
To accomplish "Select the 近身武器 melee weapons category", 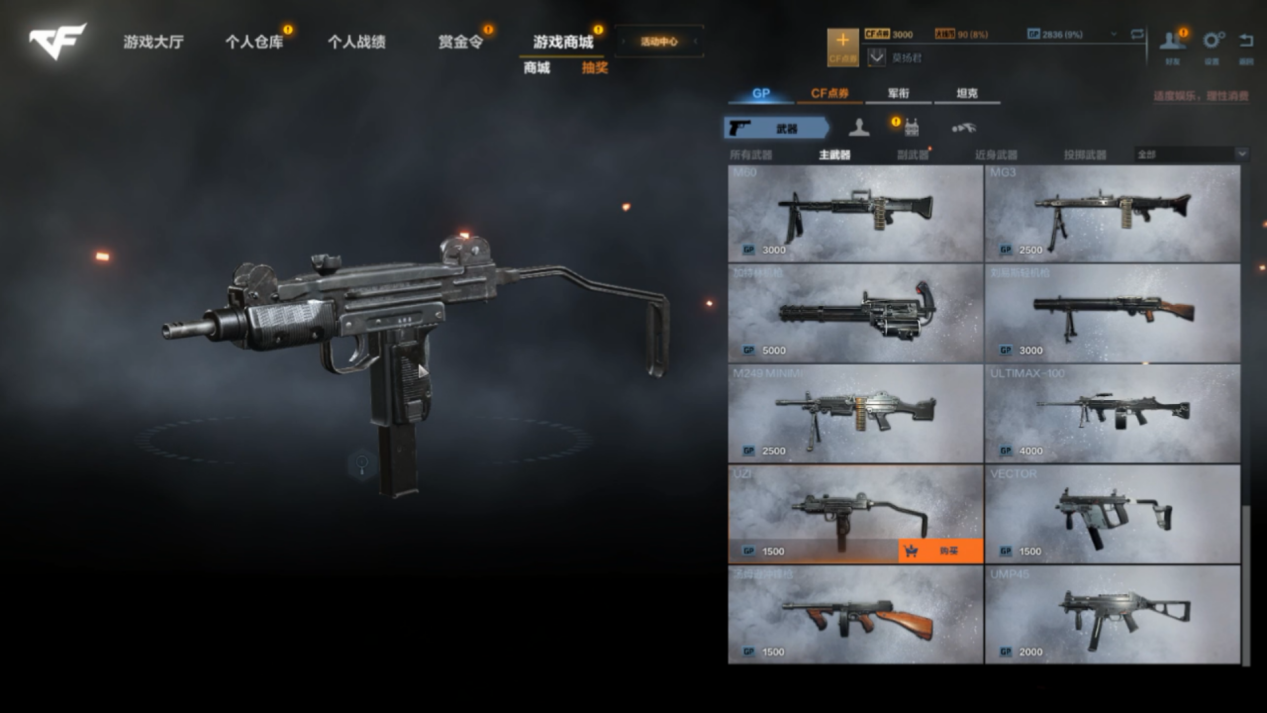I will click(x=995, y=155).
